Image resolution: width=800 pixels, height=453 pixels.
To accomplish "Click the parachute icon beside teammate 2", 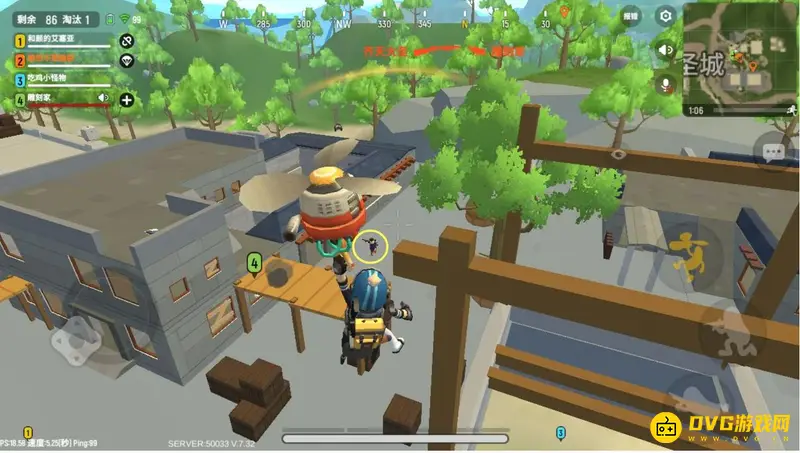I will pyautogui.click(x=127, y=60).
